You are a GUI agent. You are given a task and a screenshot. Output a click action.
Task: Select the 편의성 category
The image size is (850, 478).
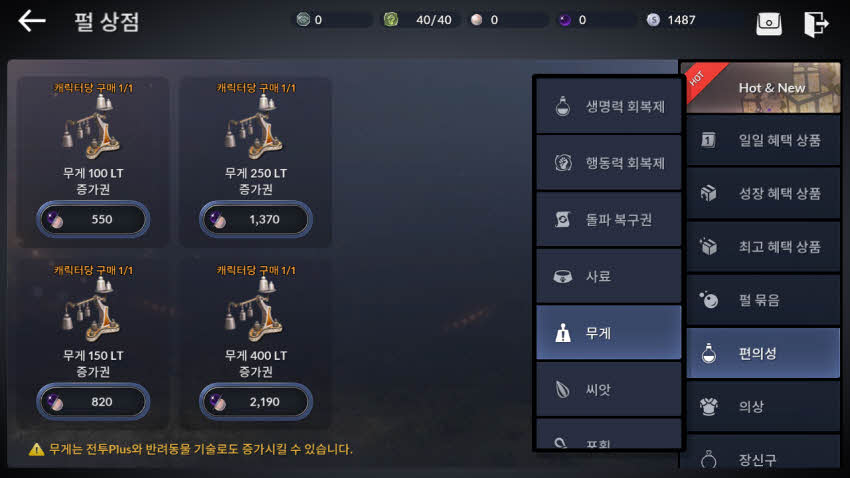tap(763, 353)
